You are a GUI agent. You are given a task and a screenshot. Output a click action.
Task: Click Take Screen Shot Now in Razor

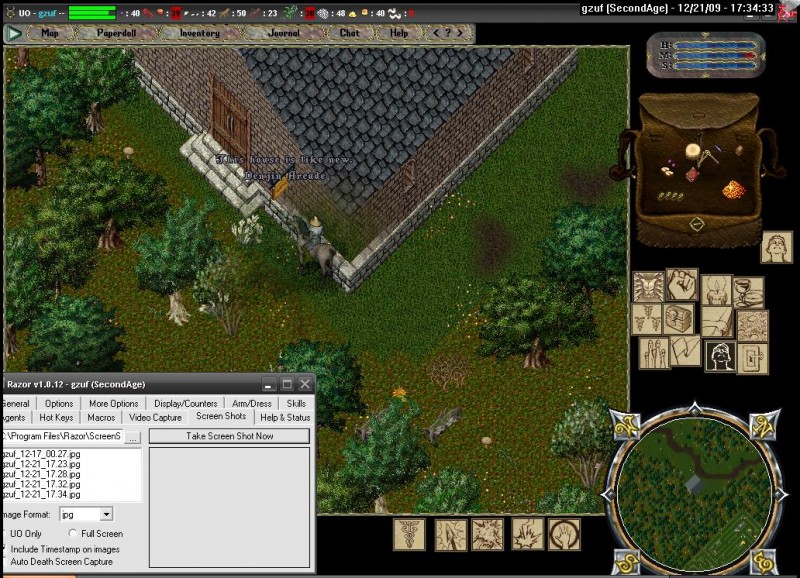point(229,436)
